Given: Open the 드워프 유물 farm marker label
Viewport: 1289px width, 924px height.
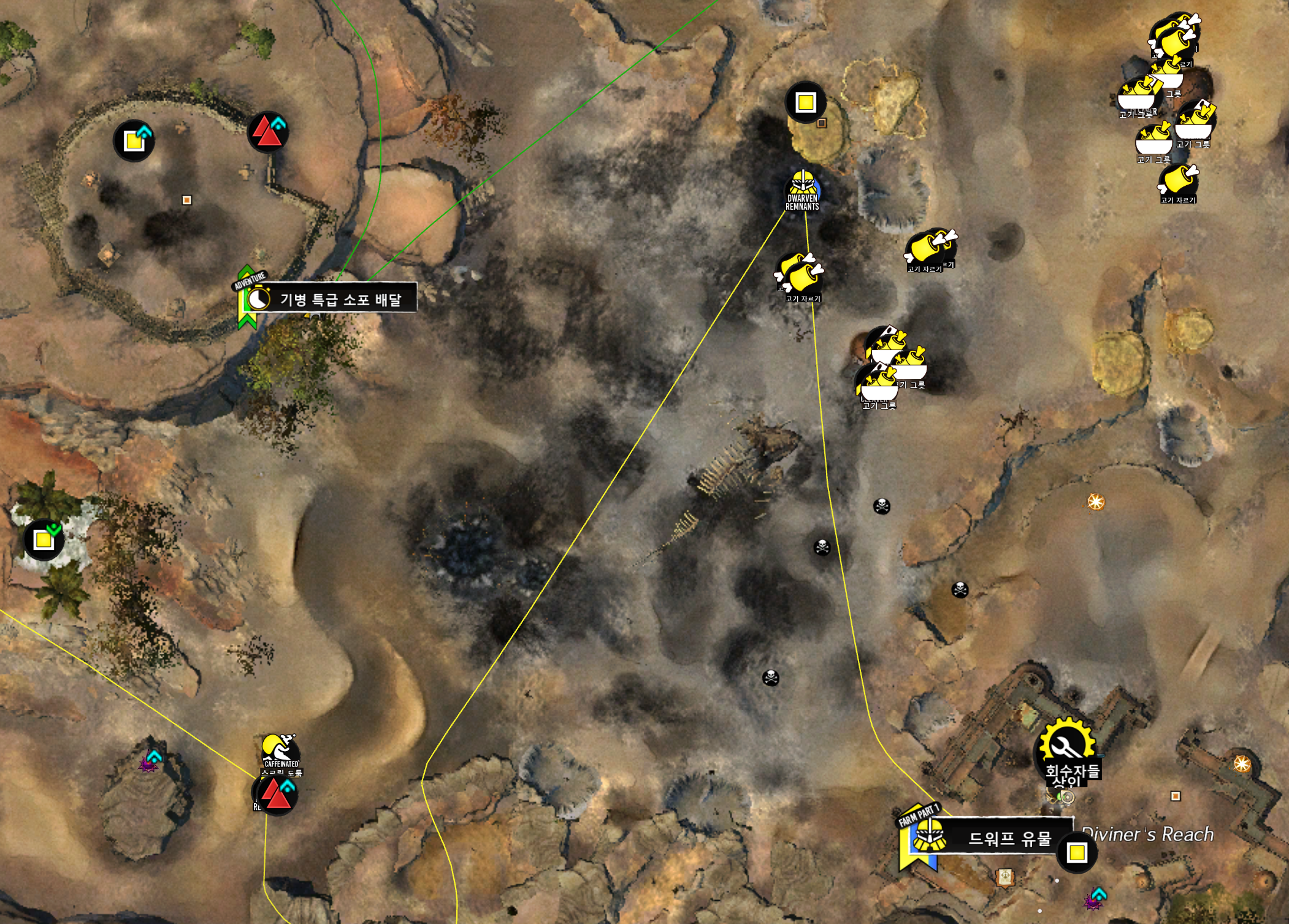Looking at the screenshot, I should 1009,838.
